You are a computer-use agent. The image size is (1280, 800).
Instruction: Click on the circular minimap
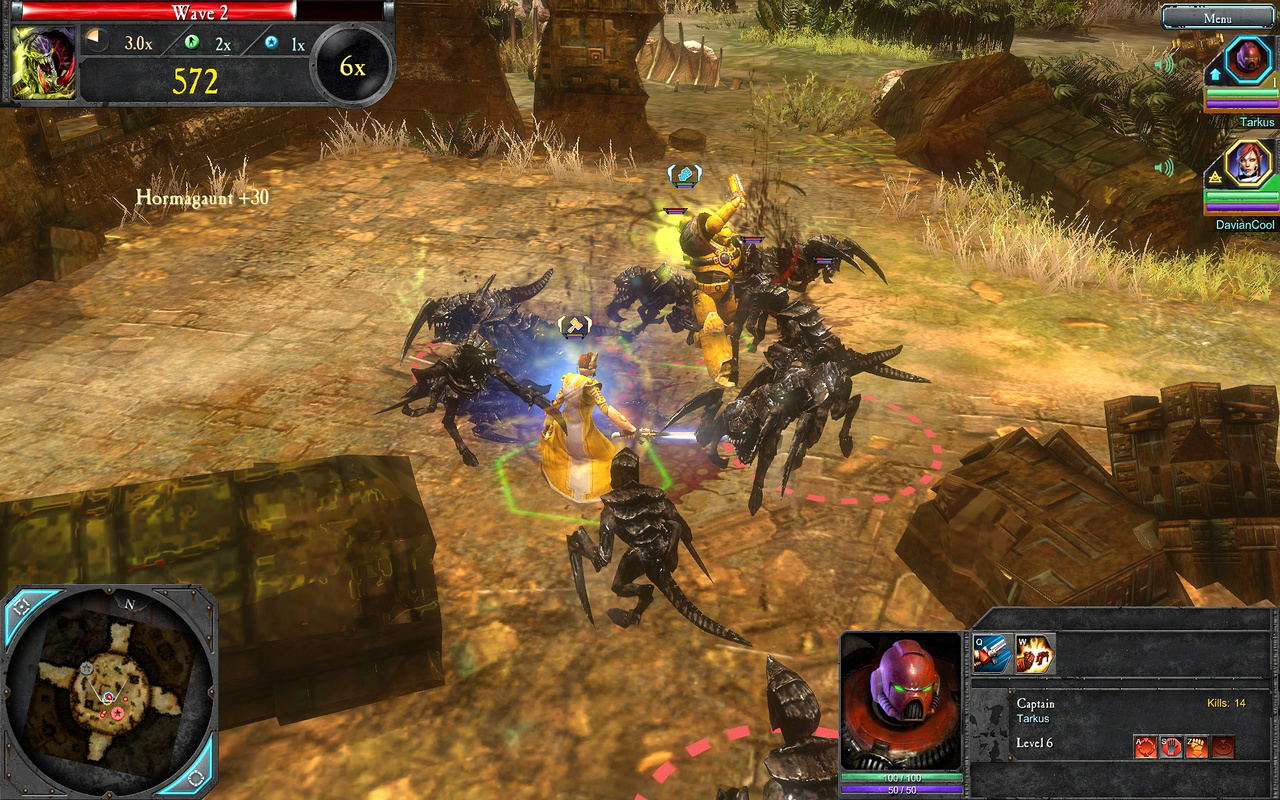tap(108, 690)
